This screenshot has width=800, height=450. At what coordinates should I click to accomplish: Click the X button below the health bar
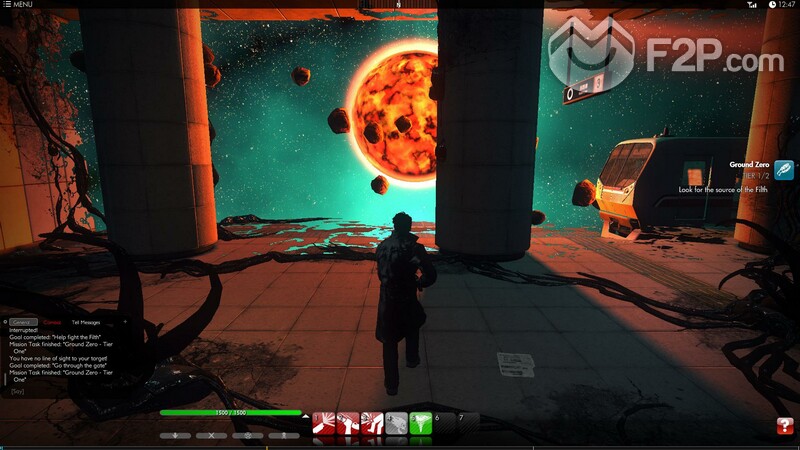211,436
